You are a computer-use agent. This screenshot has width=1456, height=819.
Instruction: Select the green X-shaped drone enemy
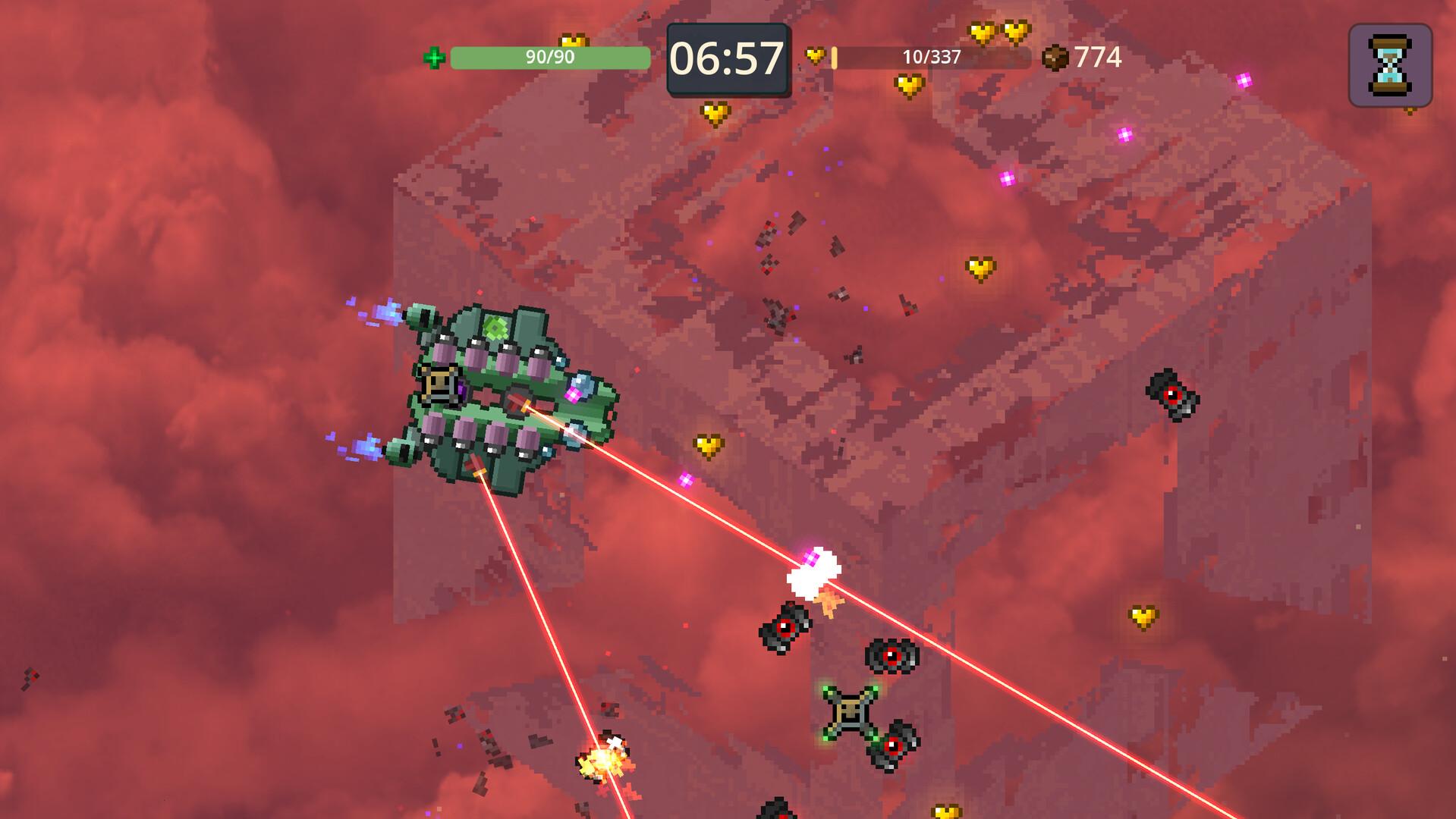coord(850,711)
